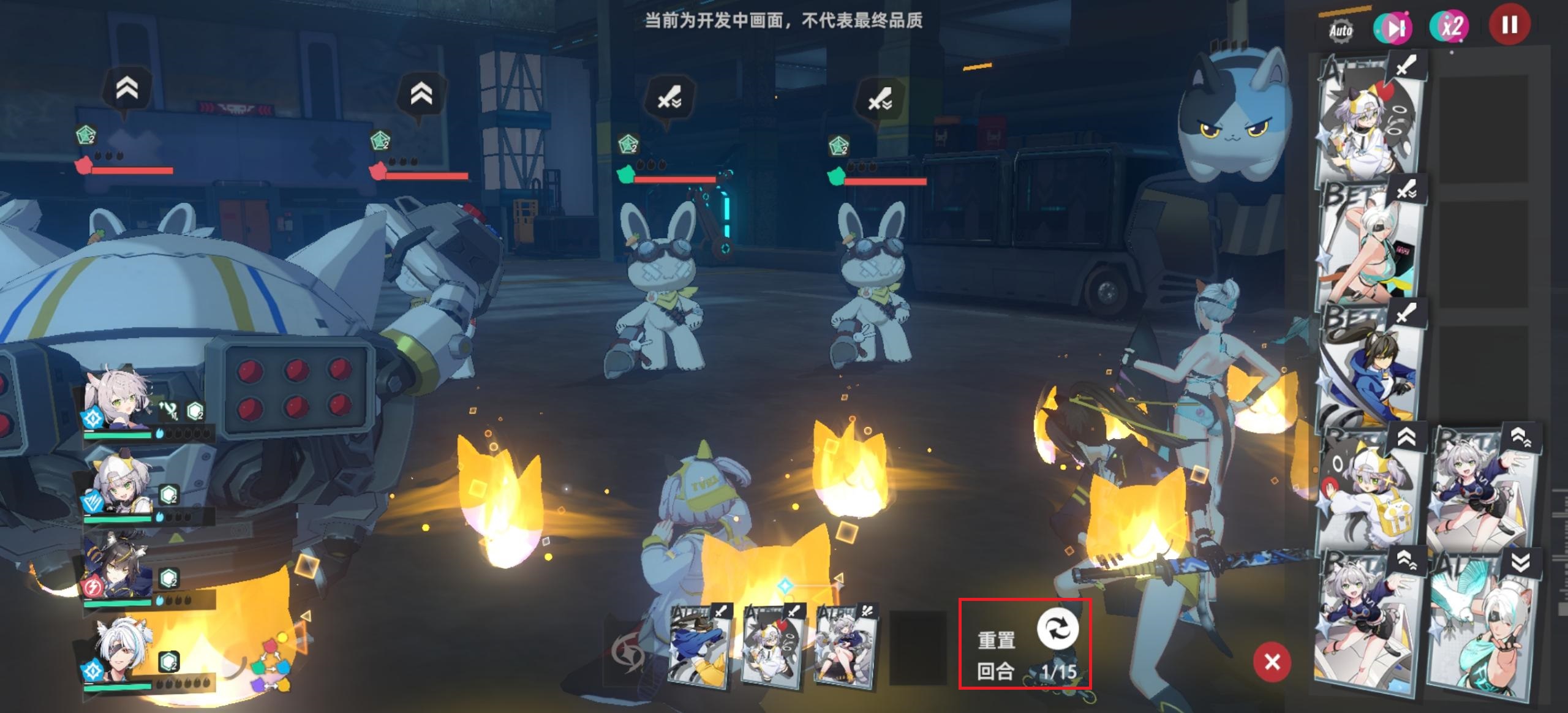Pause the battle
The height and width of the screenshot is (713, 1568).
1509,25
